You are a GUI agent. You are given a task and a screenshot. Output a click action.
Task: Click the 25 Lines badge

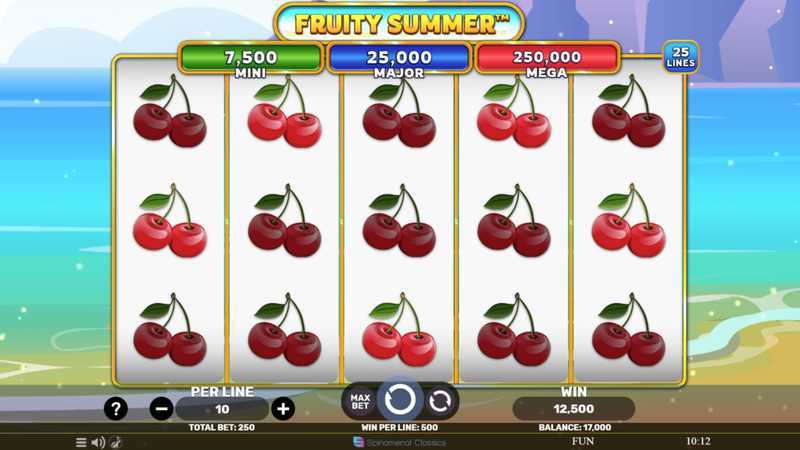[681, 57]
